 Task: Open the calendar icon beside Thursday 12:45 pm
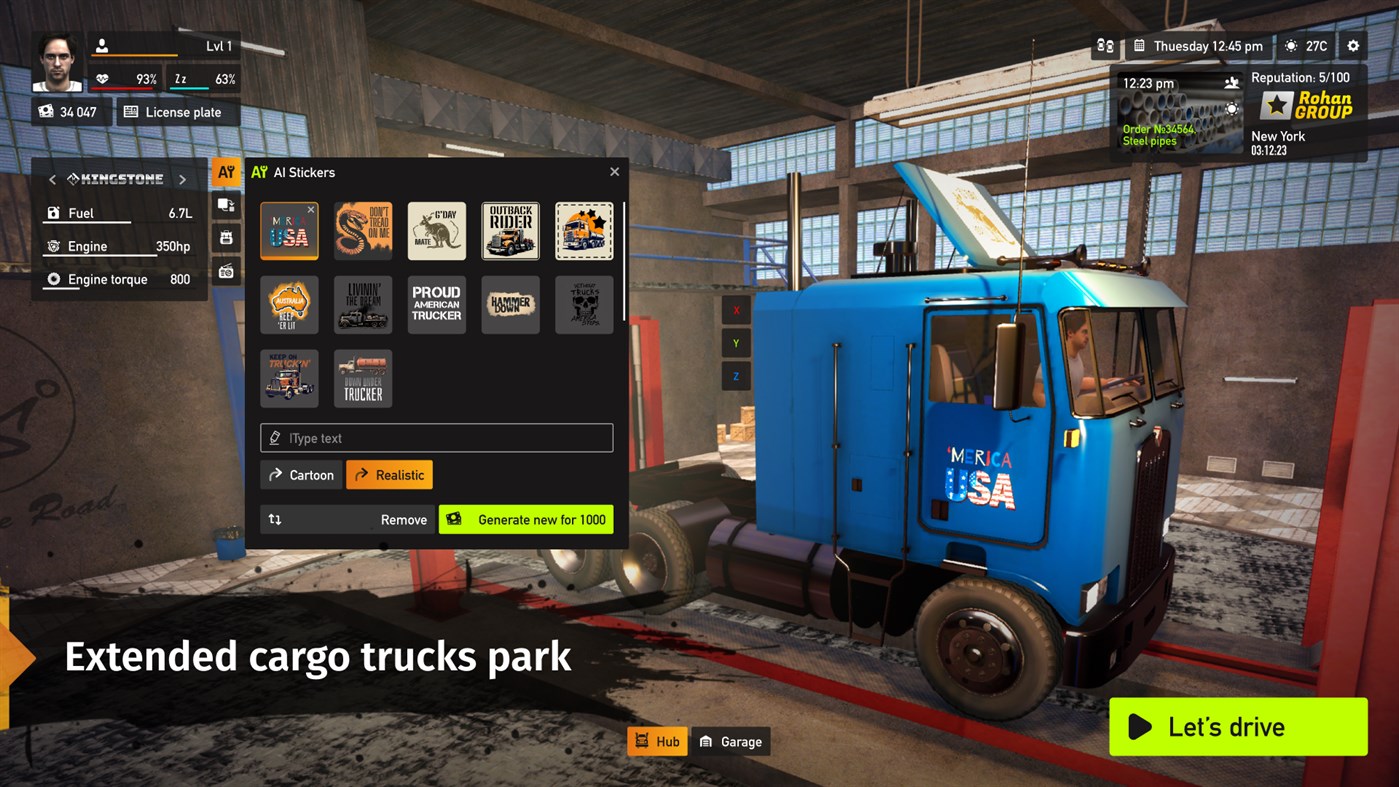click(1141, 46)
